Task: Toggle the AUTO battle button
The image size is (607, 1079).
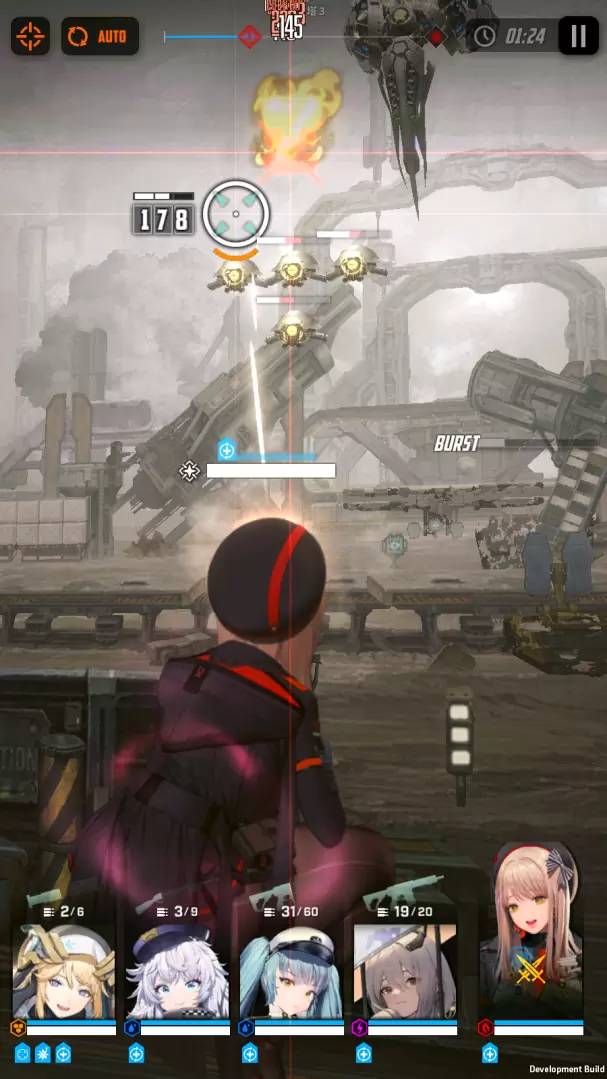Action: tap(100, 37)
